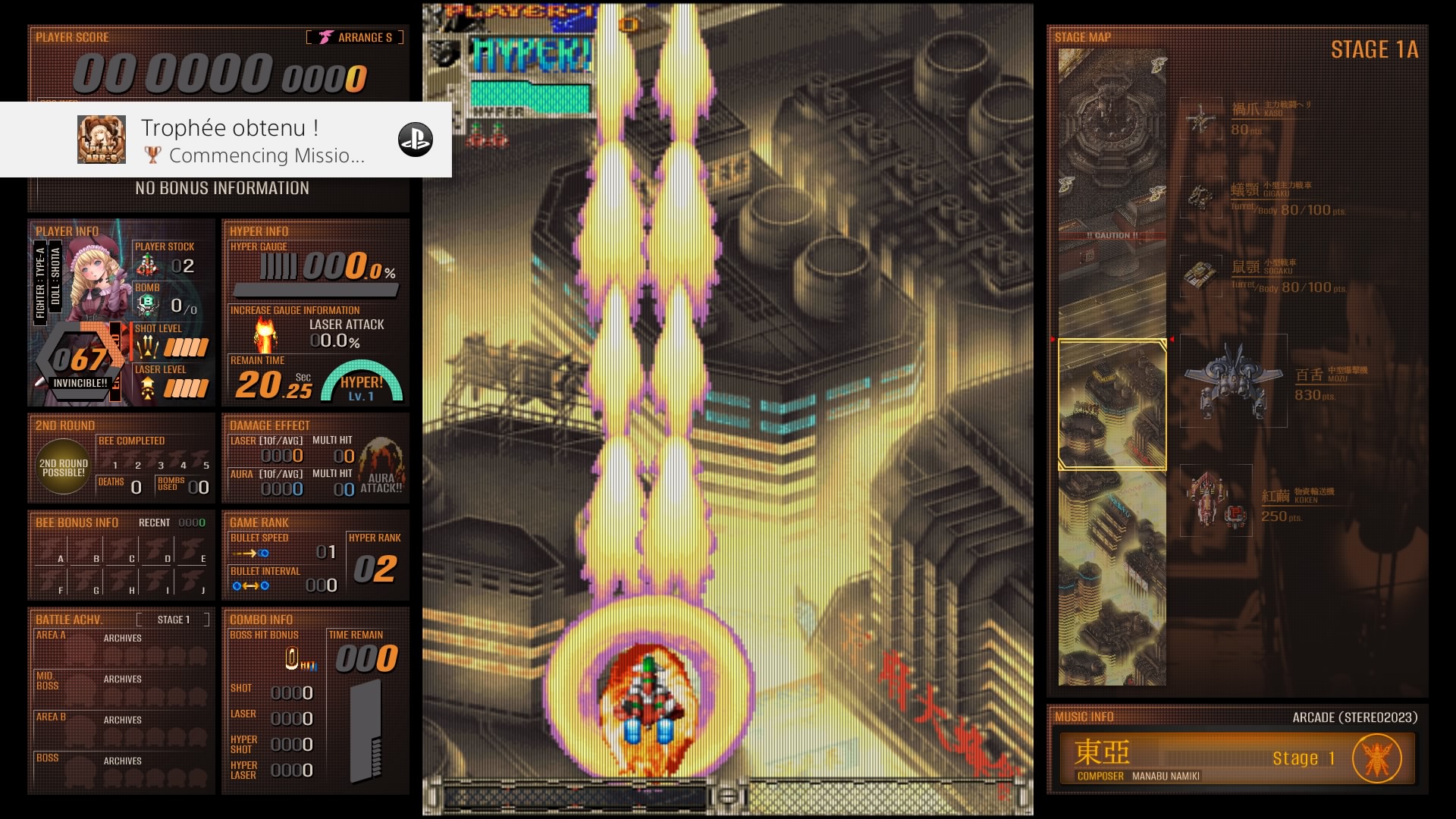The image size is (1456, 819).
Task: Click the orange bee emblem in Music Info
Action: pyautogui.click(x=1376, y=758)
